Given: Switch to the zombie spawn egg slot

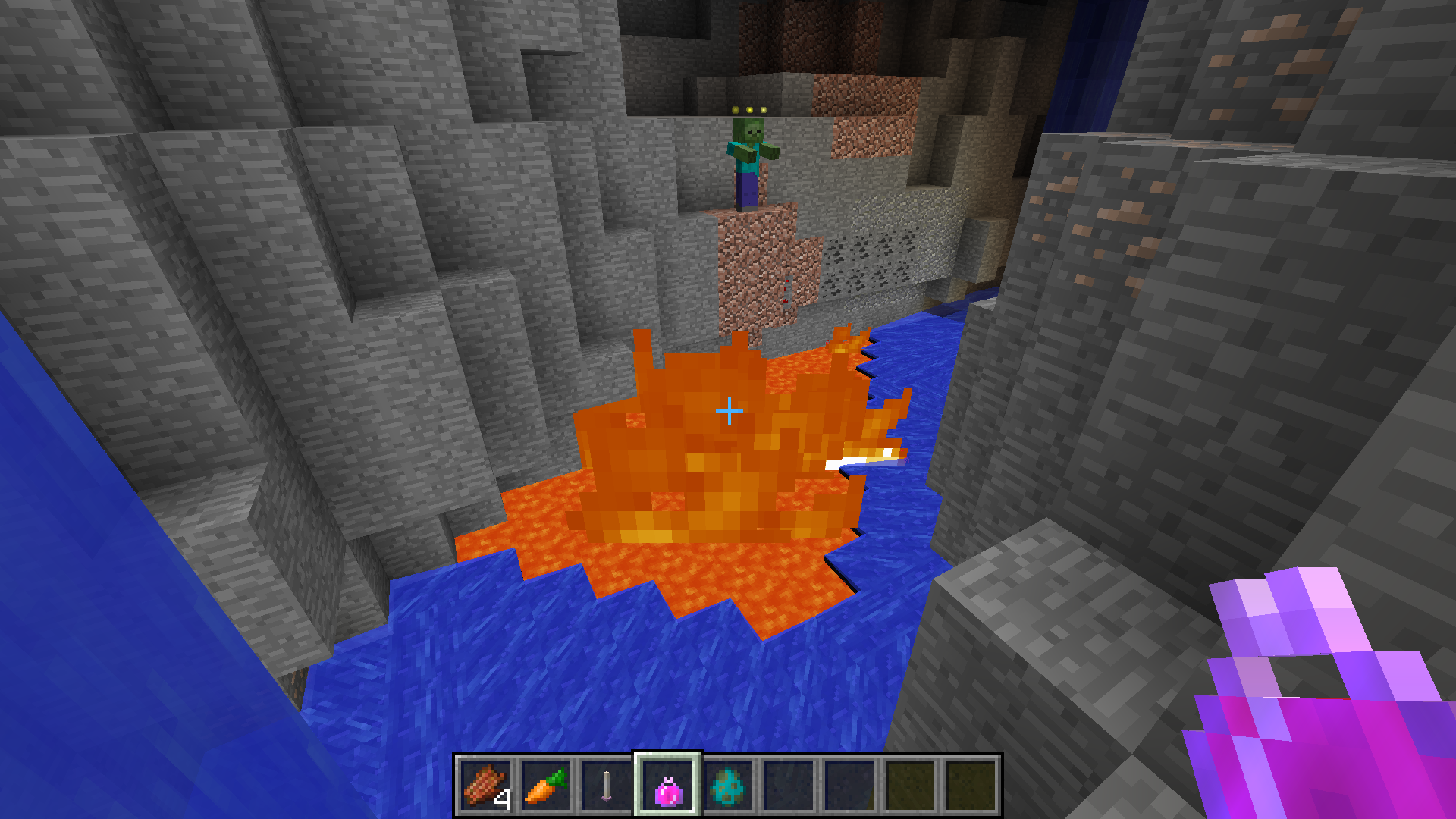Looking at the screenshot, I should (x=728, y=786).
